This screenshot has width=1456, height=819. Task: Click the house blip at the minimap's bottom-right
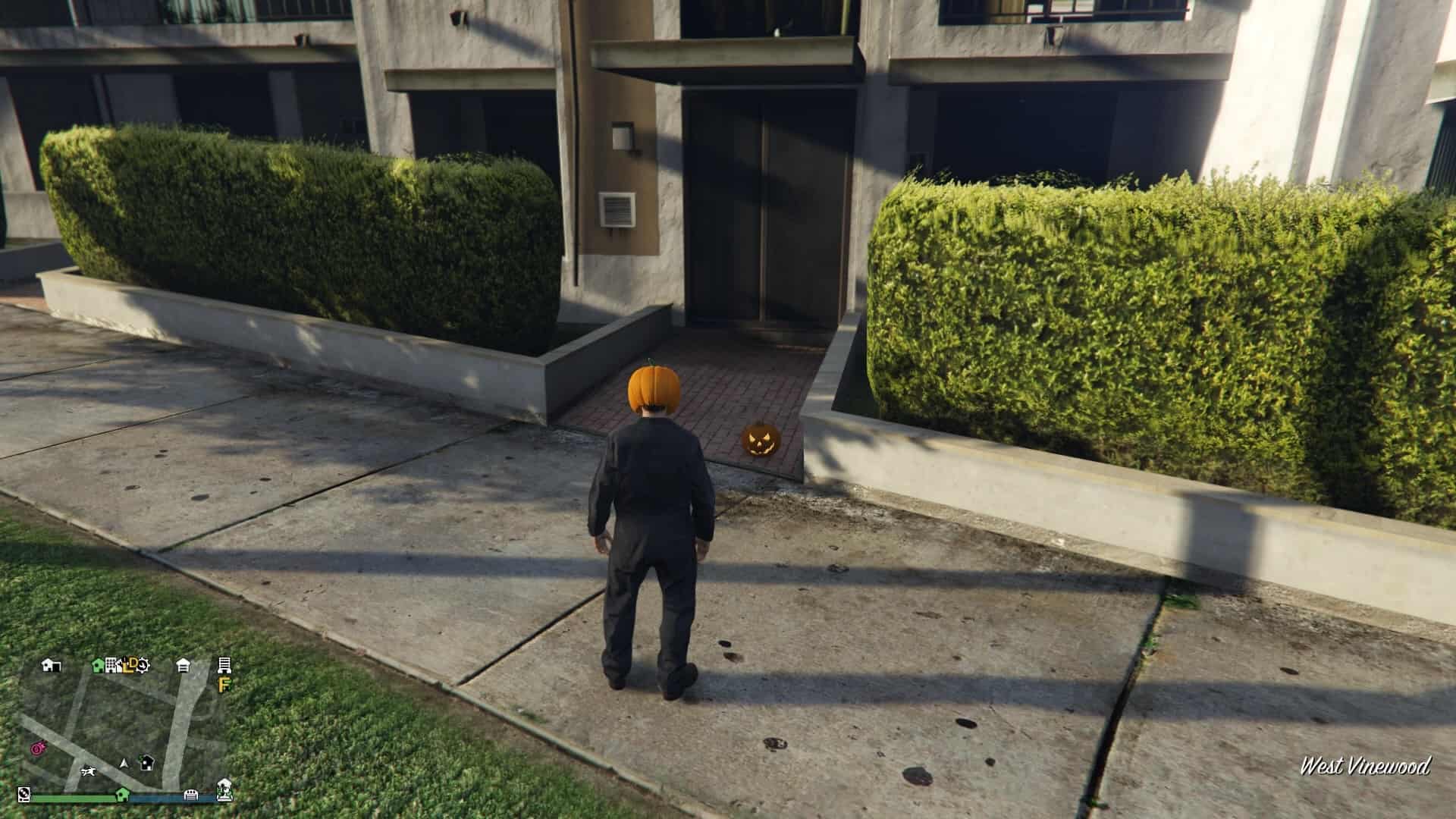(x=224, y=789)
